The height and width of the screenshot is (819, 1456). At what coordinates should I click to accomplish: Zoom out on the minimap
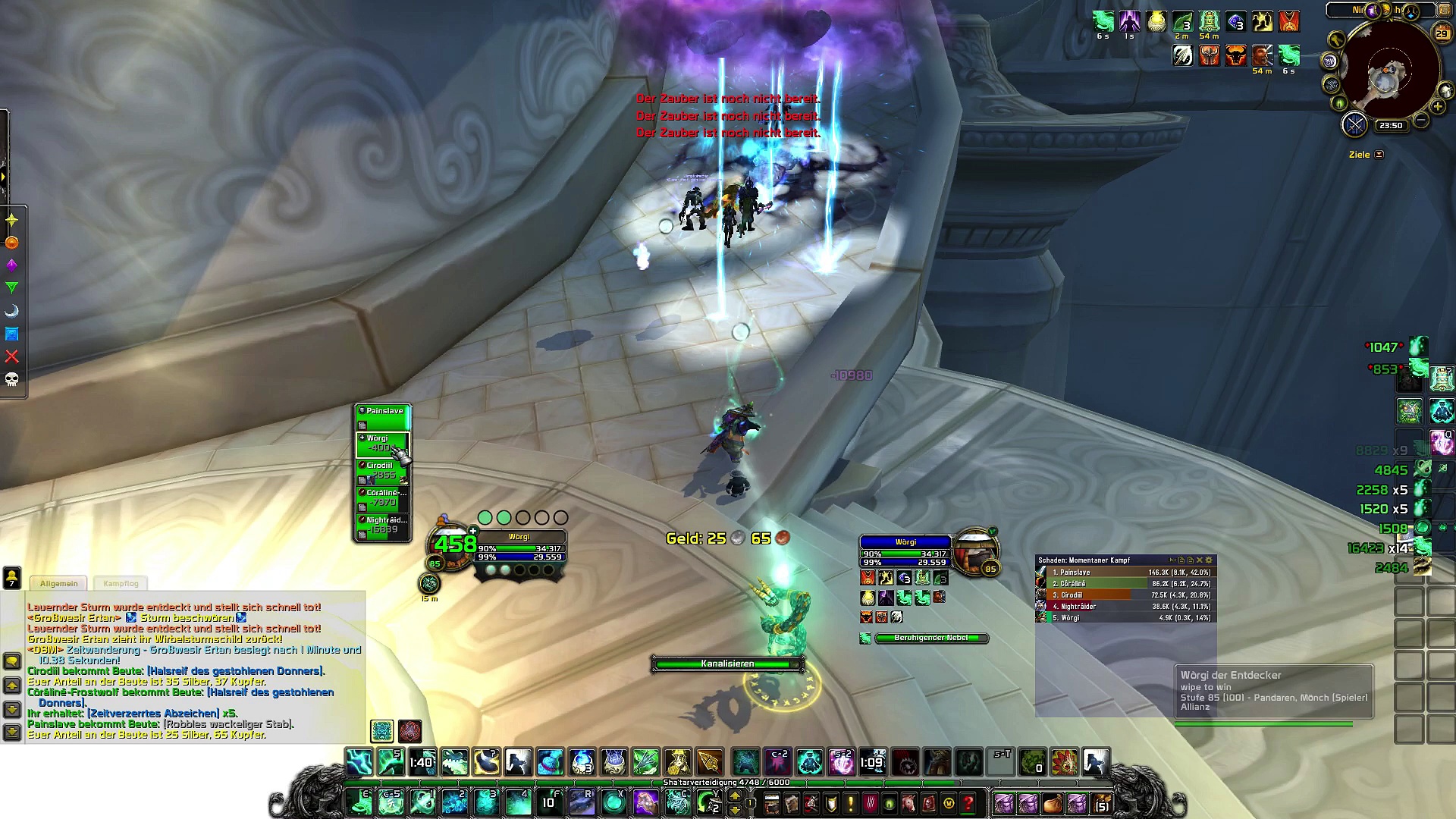[x=1421, y=121]
